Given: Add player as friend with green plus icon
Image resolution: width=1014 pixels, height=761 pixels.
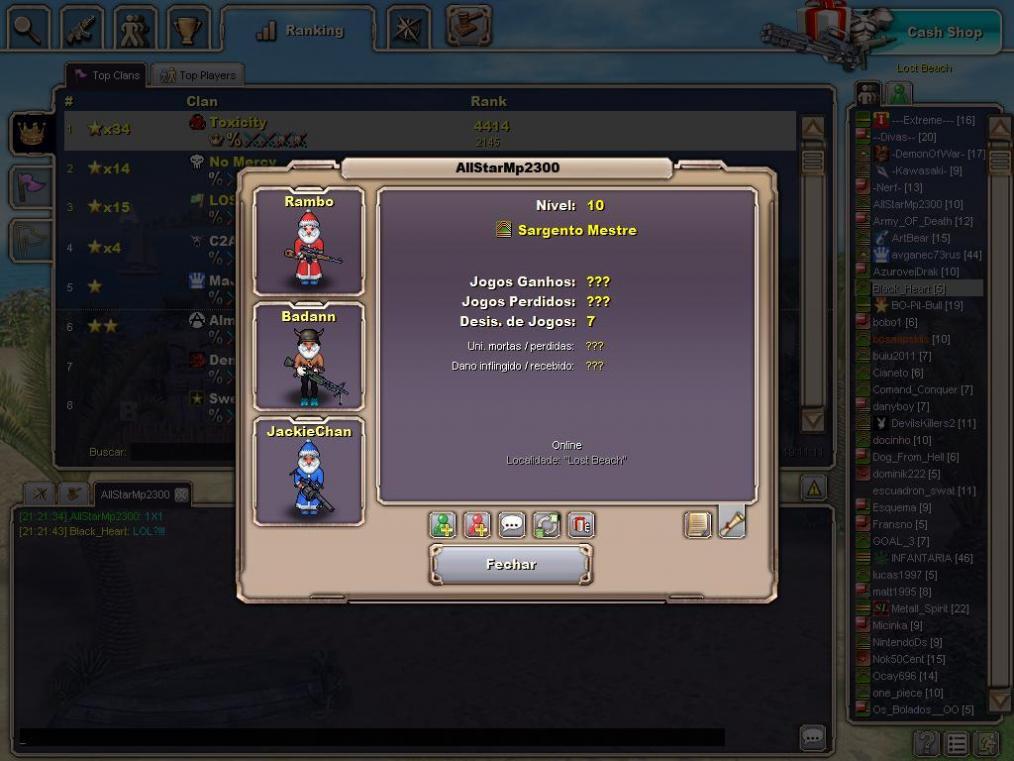Looking at the screenshot, I should pos(443,524).
